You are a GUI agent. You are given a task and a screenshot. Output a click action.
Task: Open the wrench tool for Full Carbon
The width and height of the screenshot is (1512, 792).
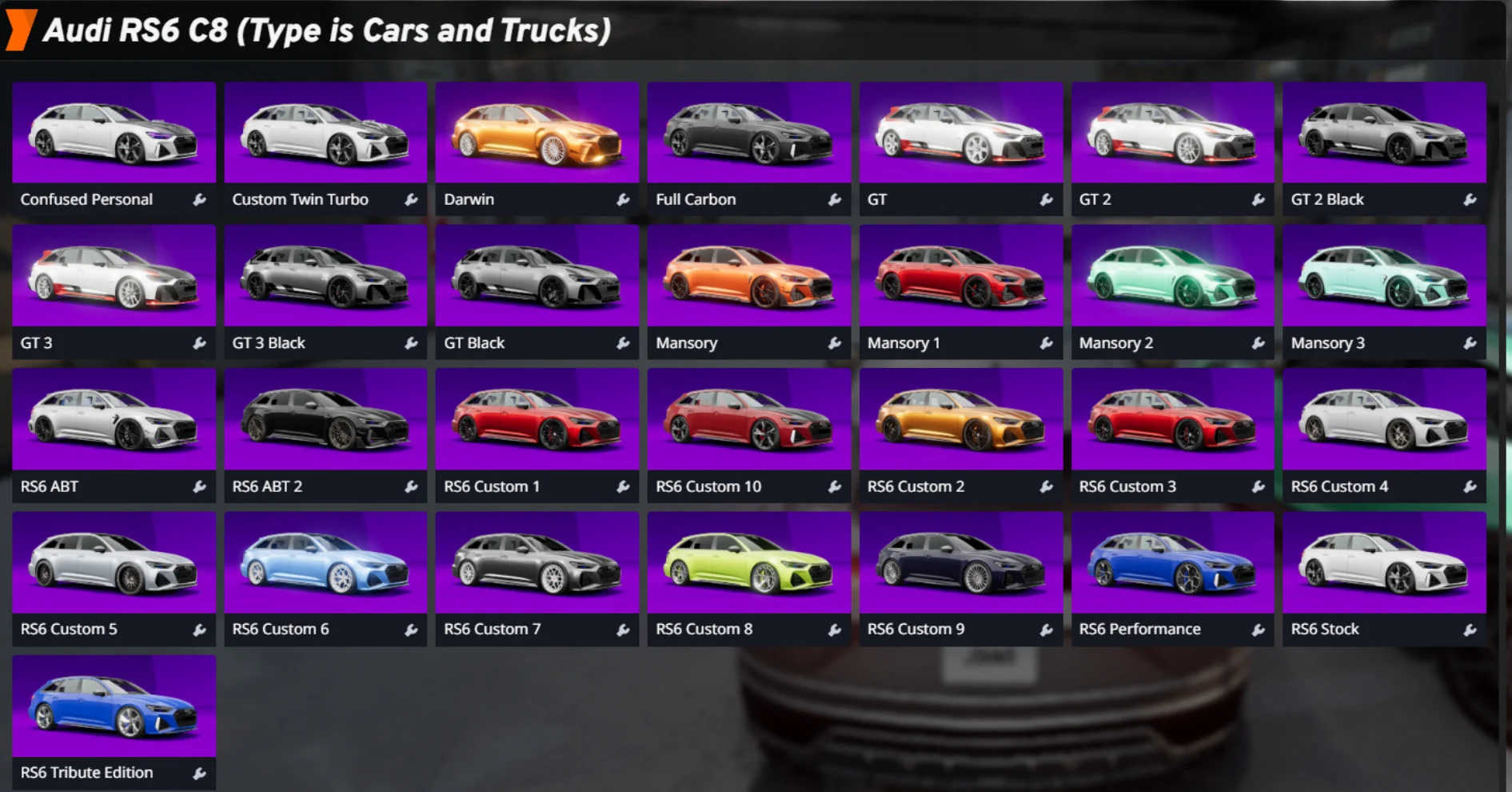(834, 199)
